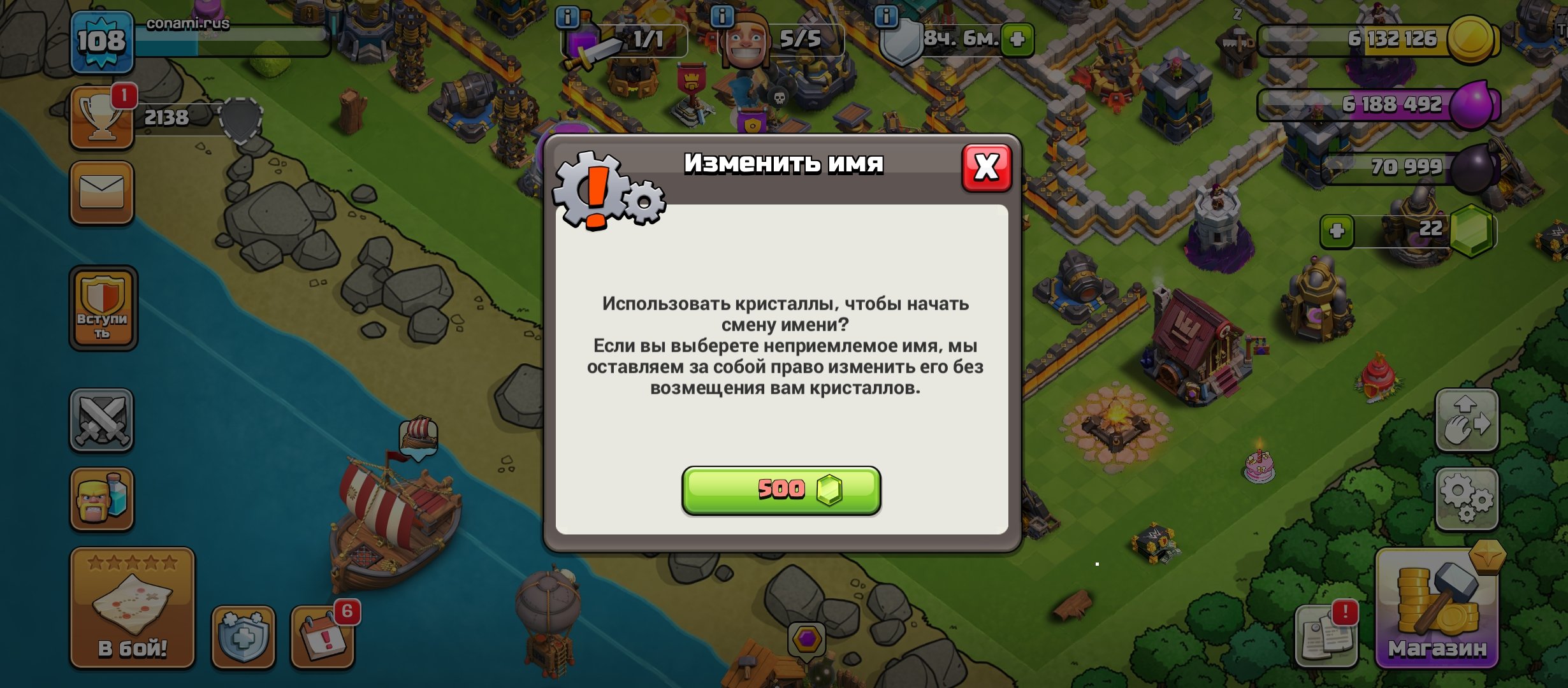Image resolution: width=1568 pixels, height=688 pixels.
Task: Tap the player level badge showing 108
Action: click(x=104, y=40)
